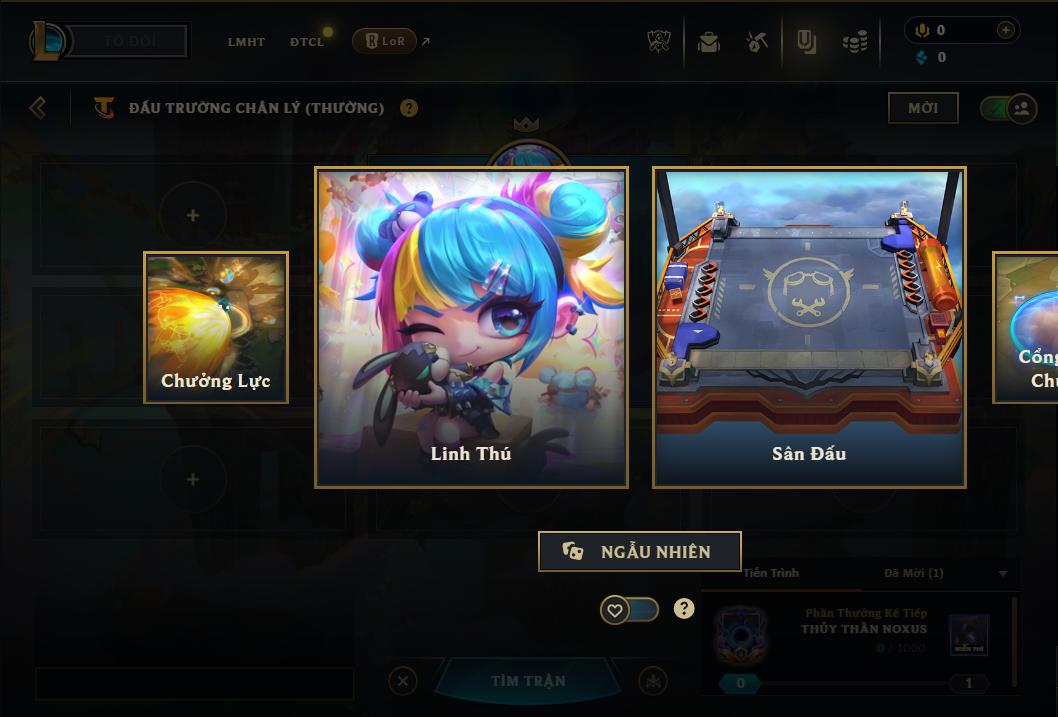Choose the Sân Đấu arena card

pos(809,327)
